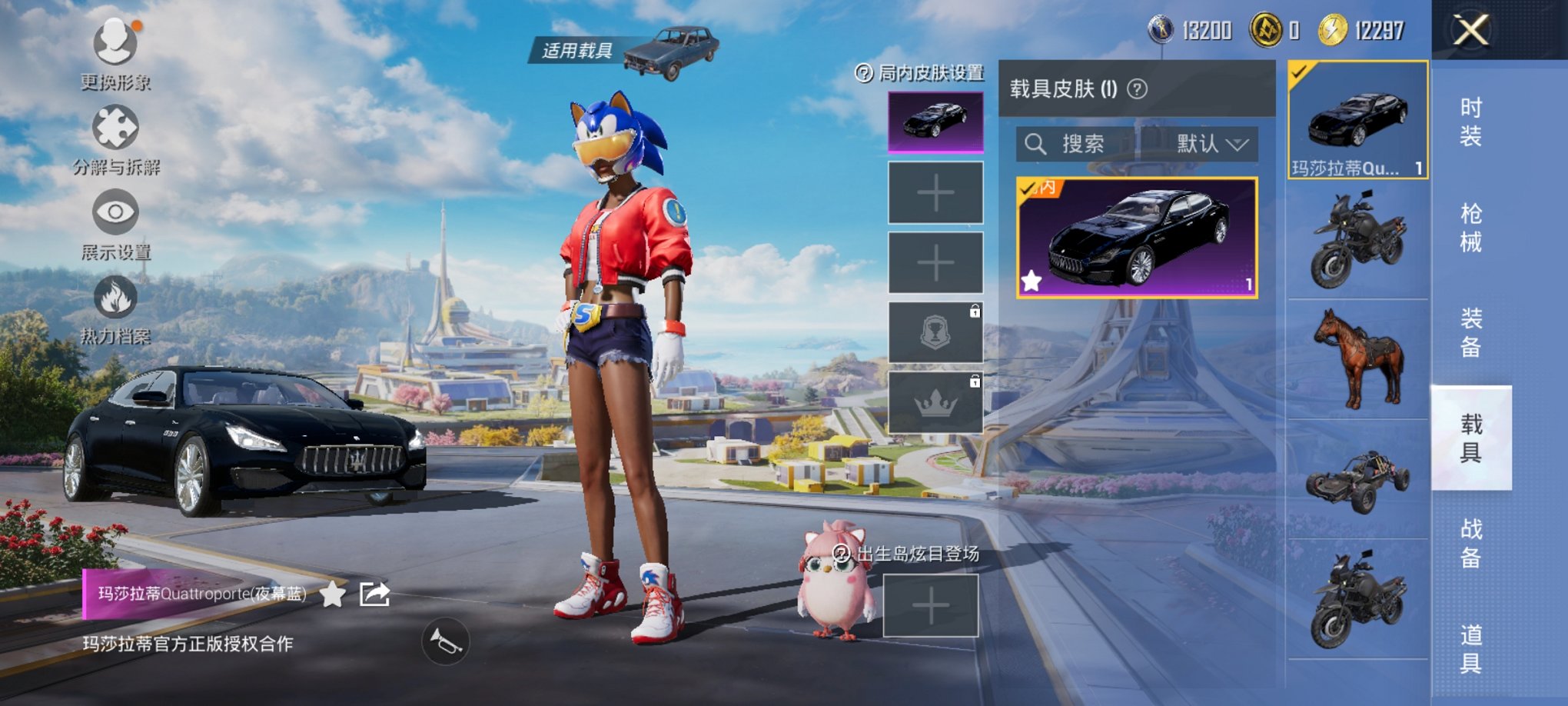Switch to the 道具 items tab

click(x=1470, y=648)
